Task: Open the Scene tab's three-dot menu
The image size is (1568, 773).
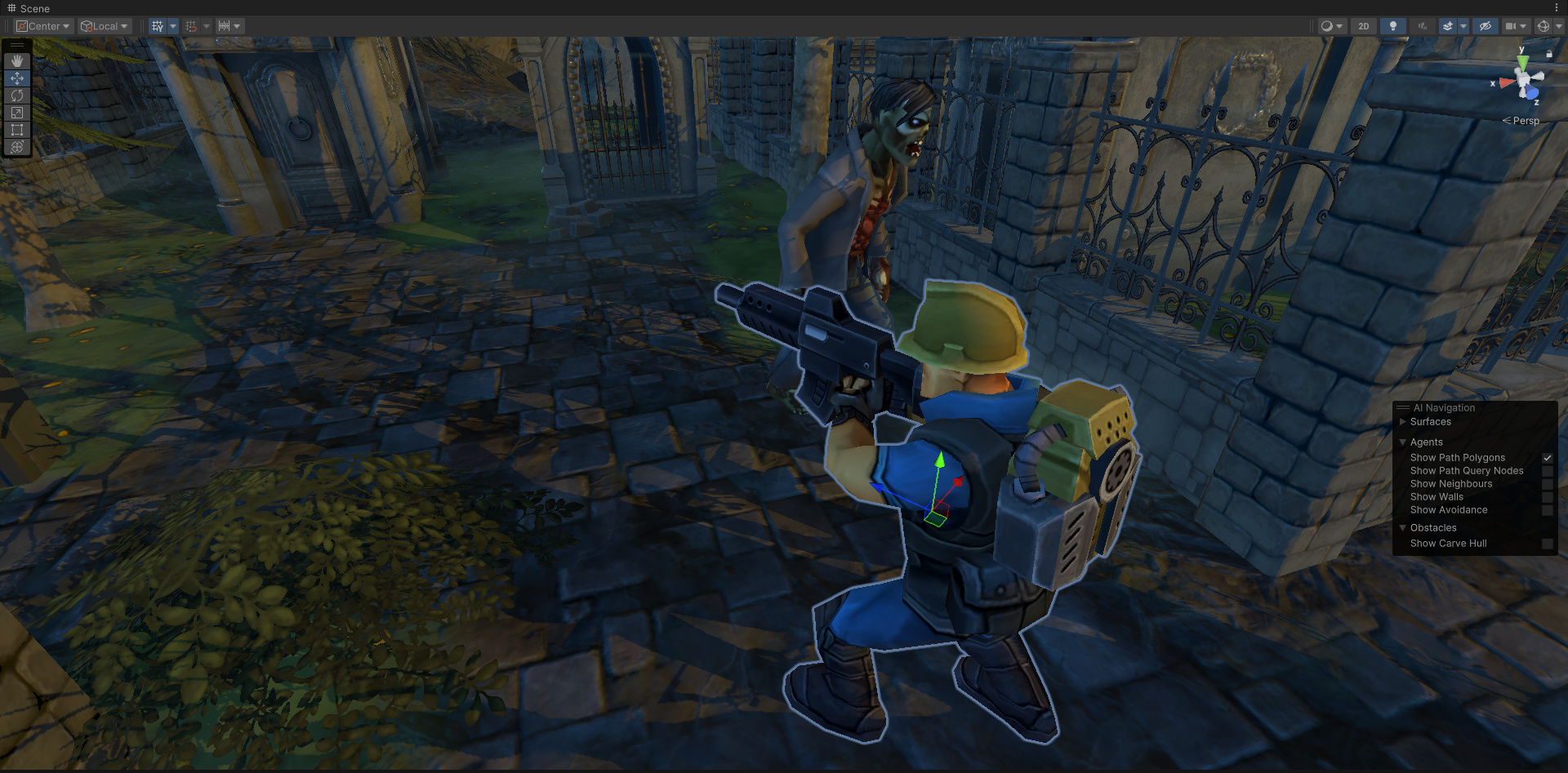Action: pos(1557,7)
